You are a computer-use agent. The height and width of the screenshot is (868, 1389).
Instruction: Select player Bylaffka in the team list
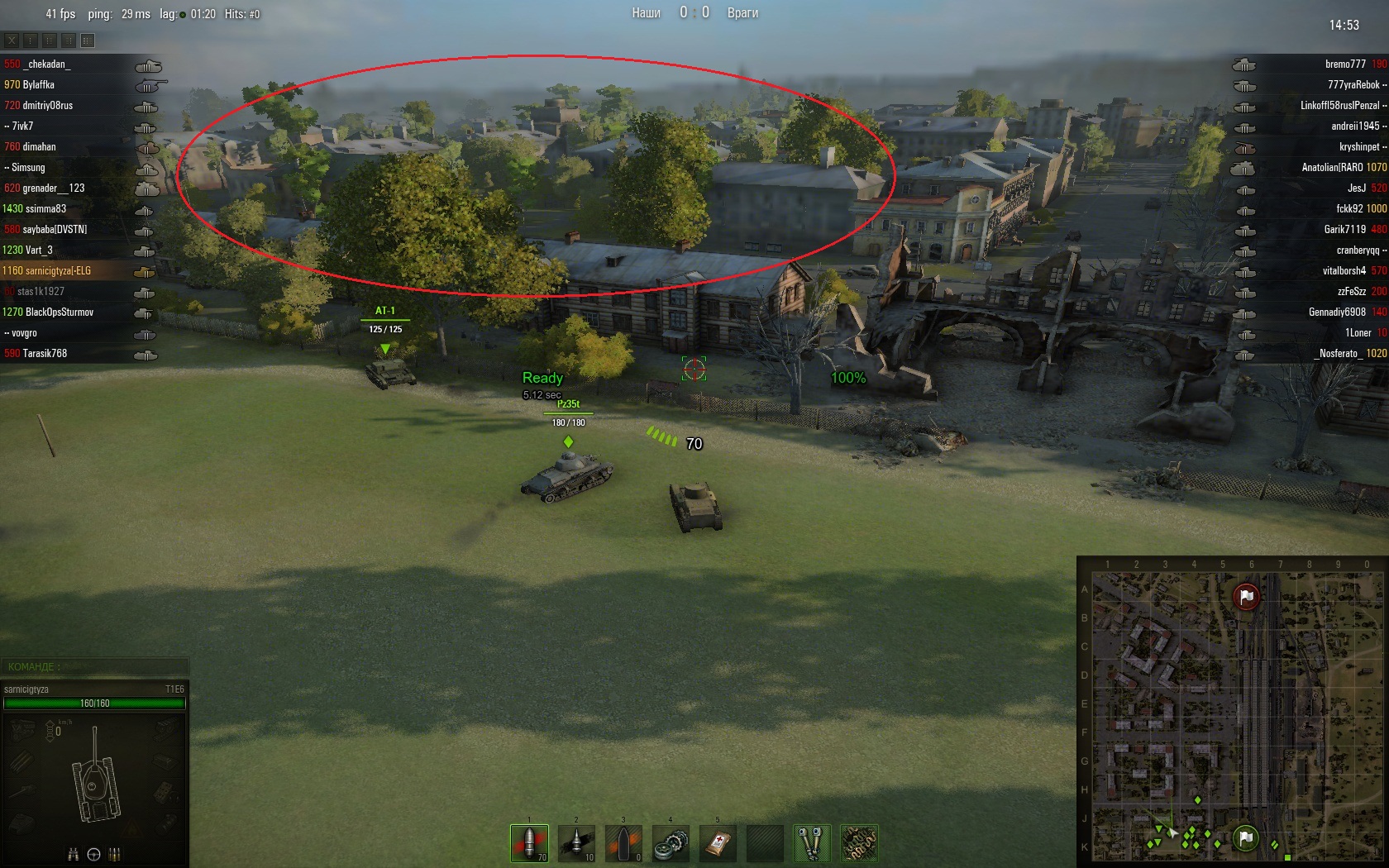coord(38,84)
